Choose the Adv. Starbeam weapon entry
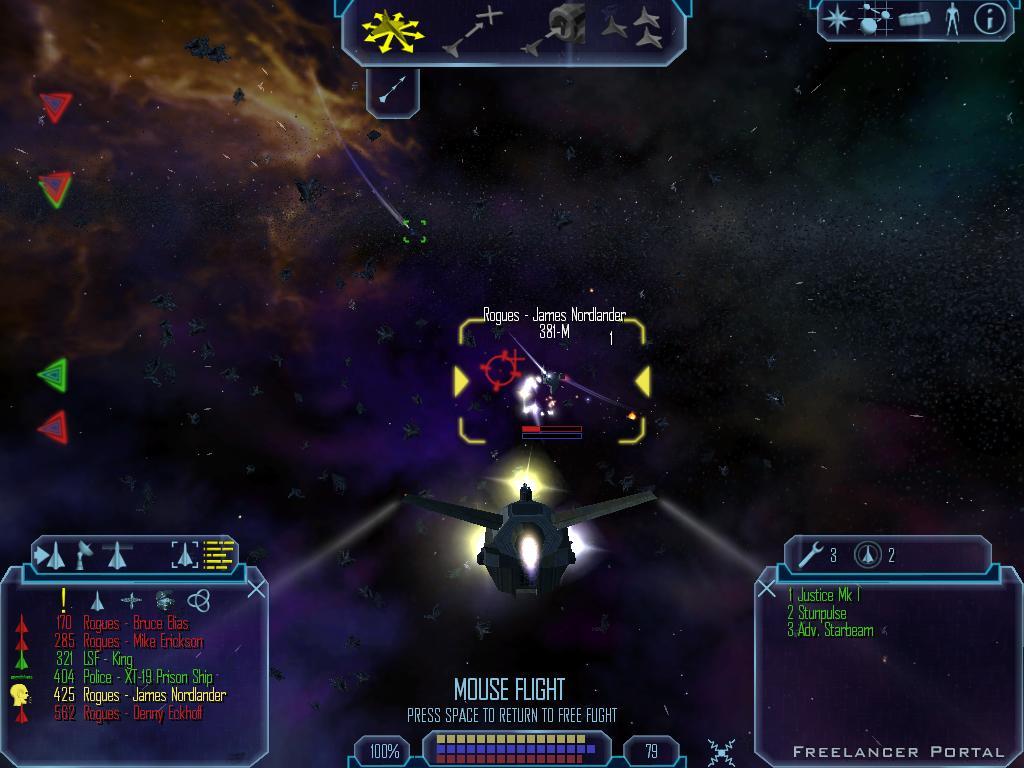The image size is (1024, 768). 830,631
